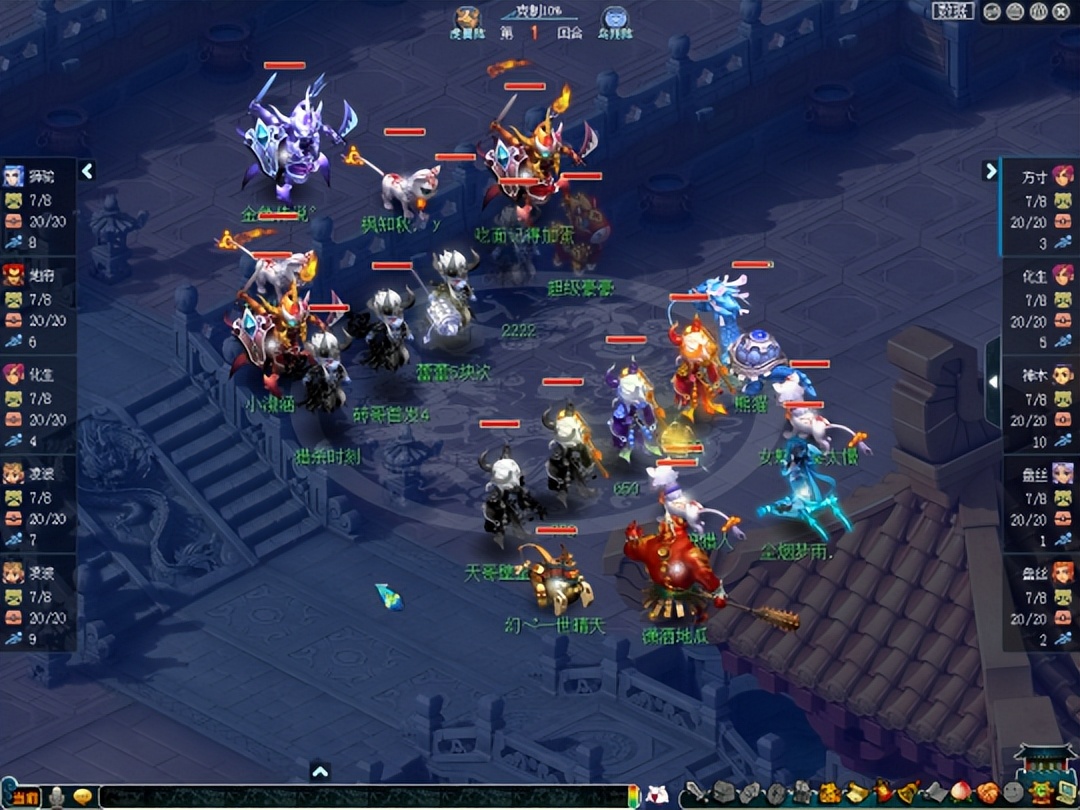Select the 狮驼 teammate entry in left panel
Screen dimensions: 1080x810
pyautogui.click(x=36, y=207)
